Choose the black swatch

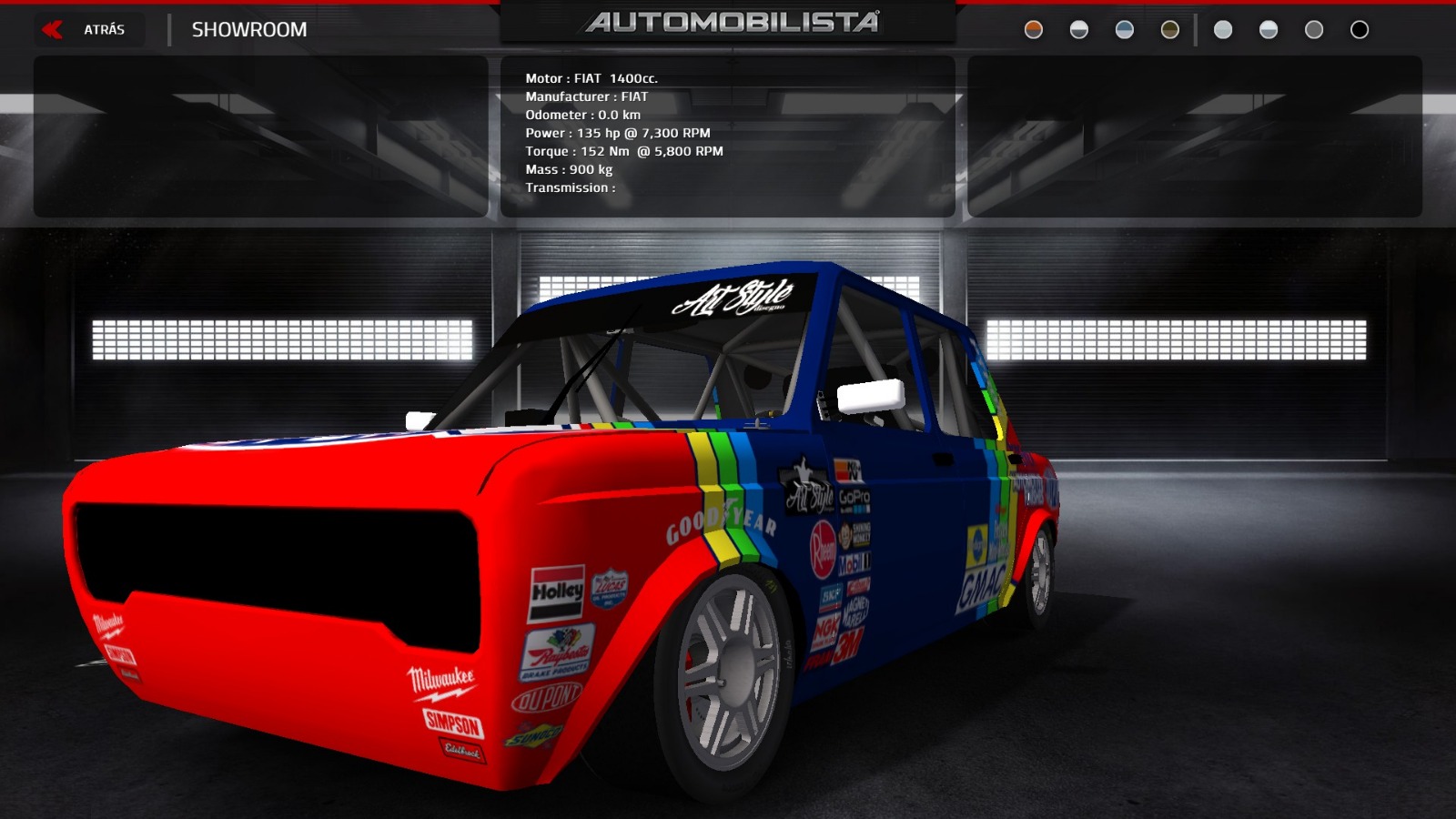tap(1360, 30)
